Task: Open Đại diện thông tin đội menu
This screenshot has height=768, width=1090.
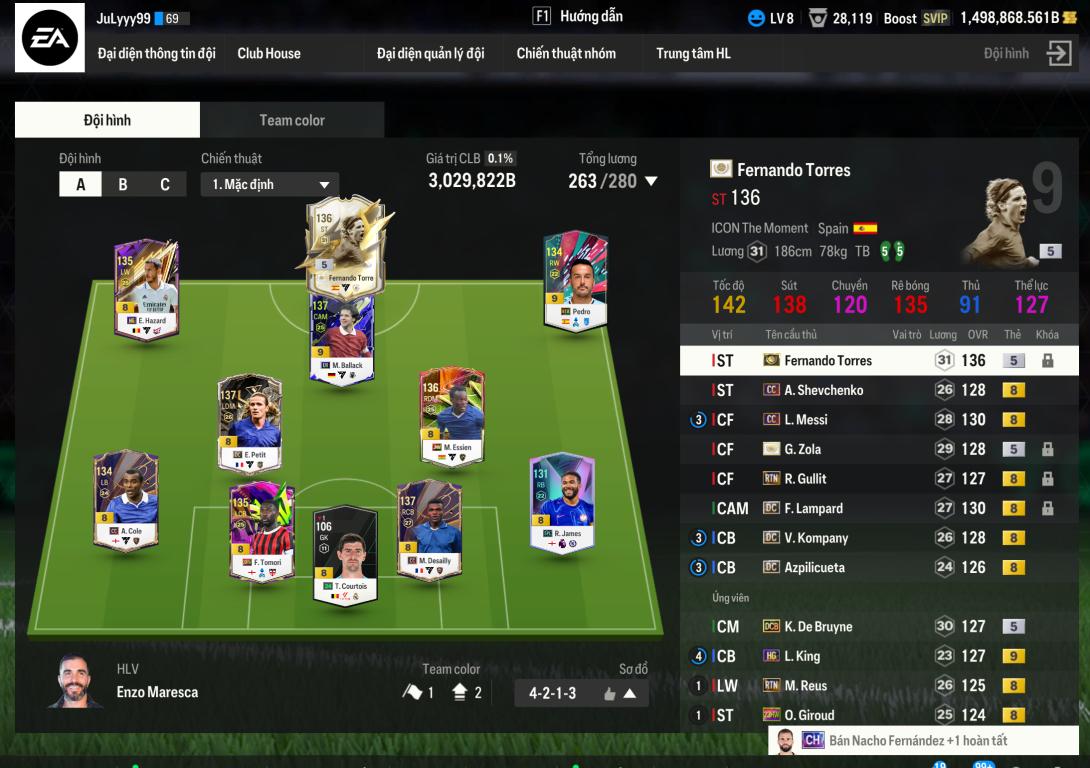Action: tap(156, 54)
